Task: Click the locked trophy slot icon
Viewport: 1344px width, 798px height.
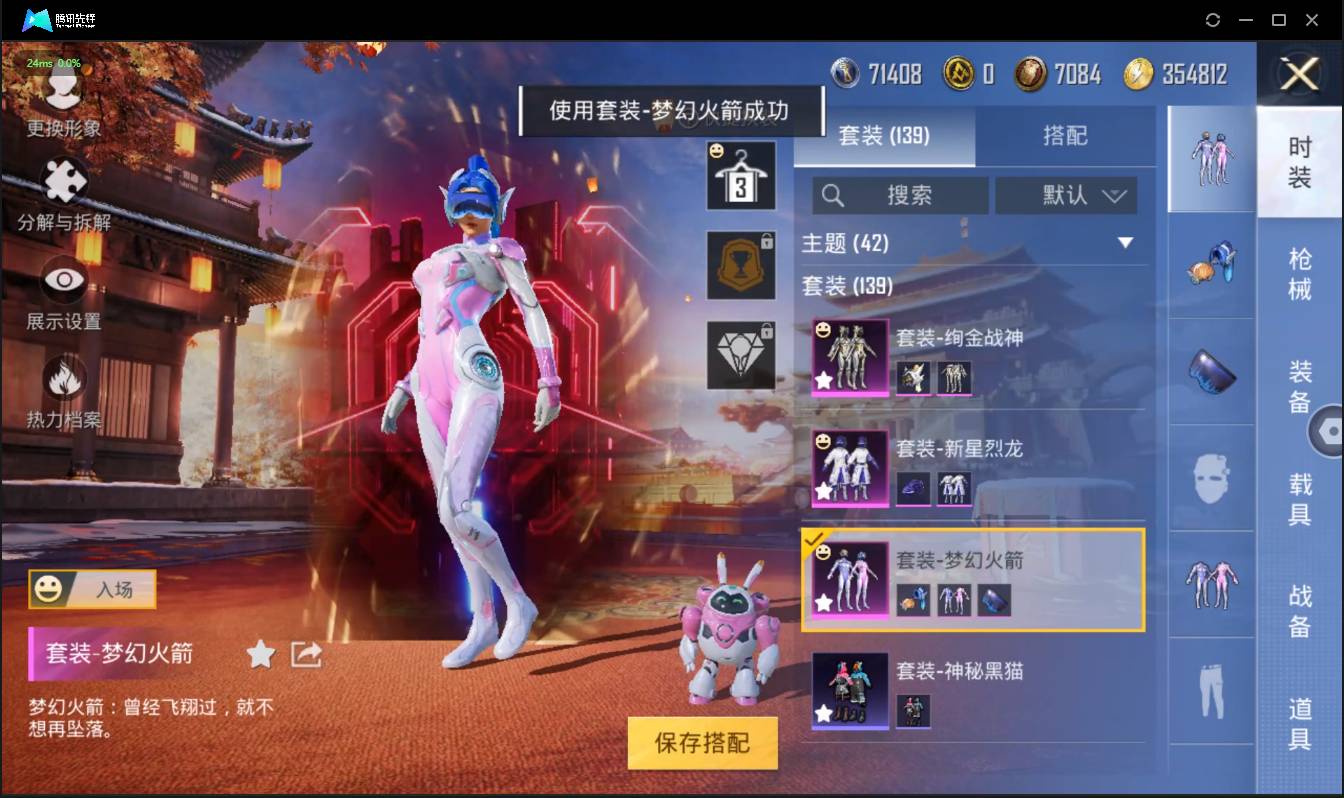Action: 741,265
